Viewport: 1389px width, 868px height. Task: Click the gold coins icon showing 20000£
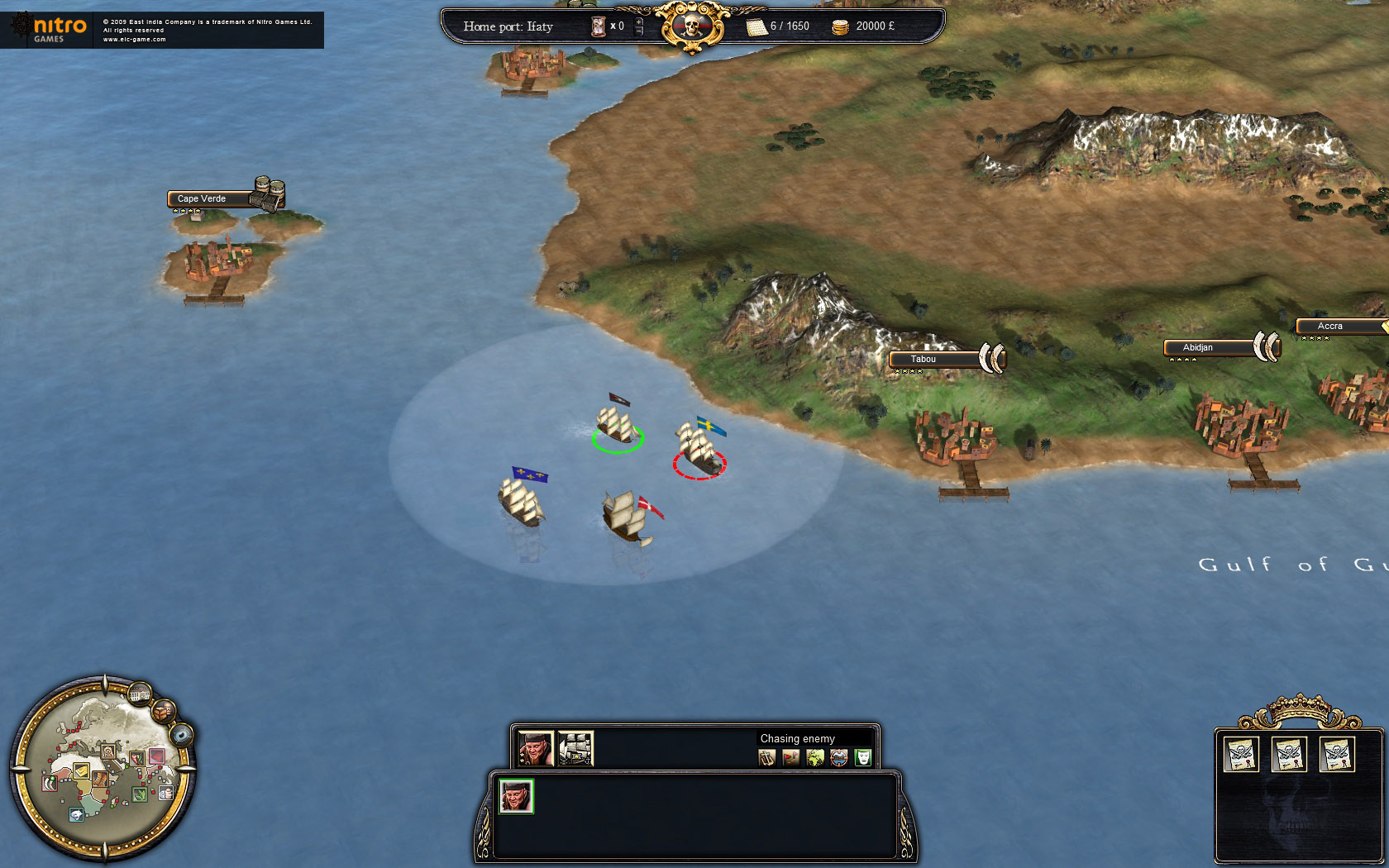point(840,26)
